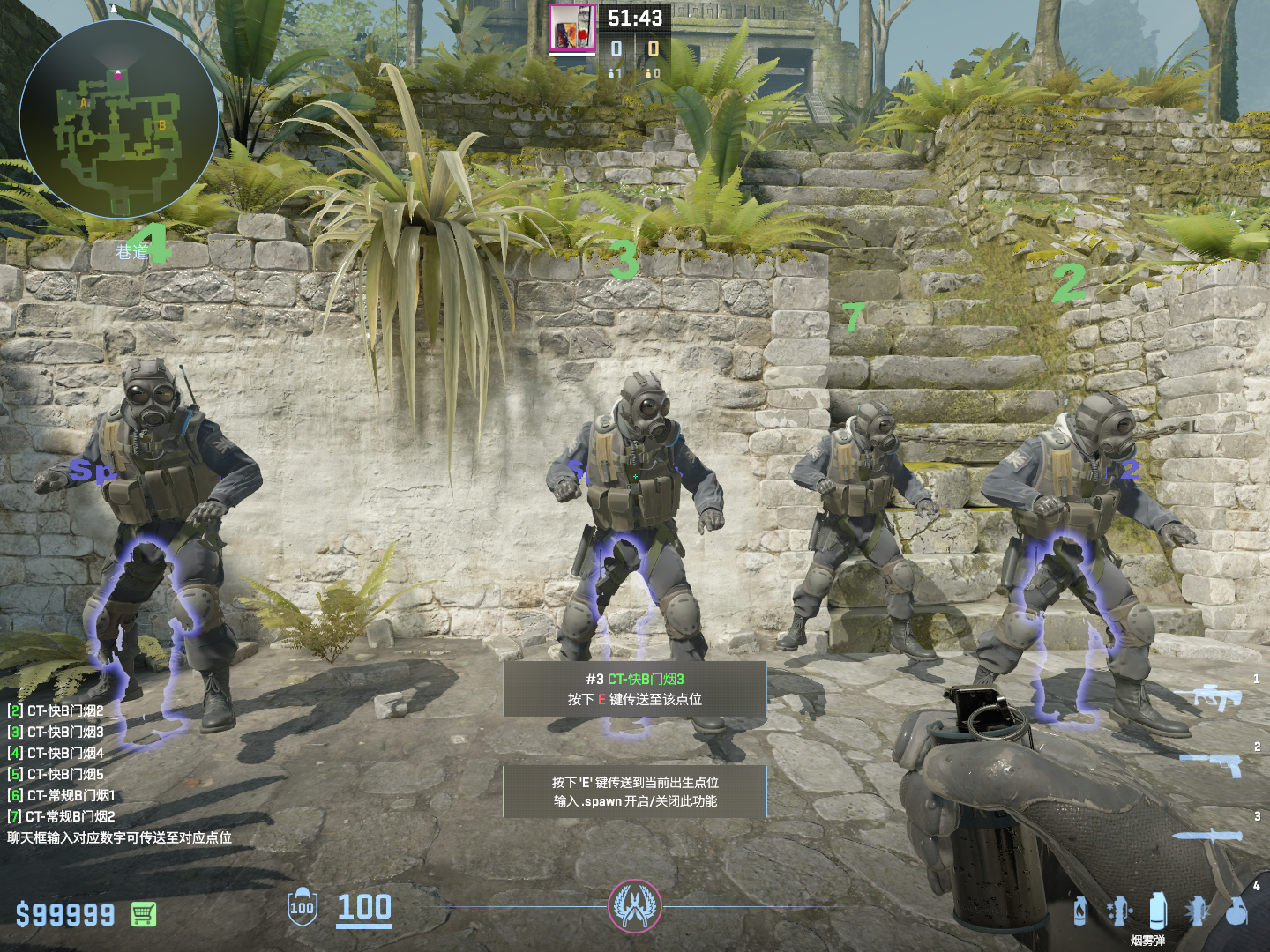Choose the incendiary grenade icon
1270x952 pixels.
point(1080,911)
